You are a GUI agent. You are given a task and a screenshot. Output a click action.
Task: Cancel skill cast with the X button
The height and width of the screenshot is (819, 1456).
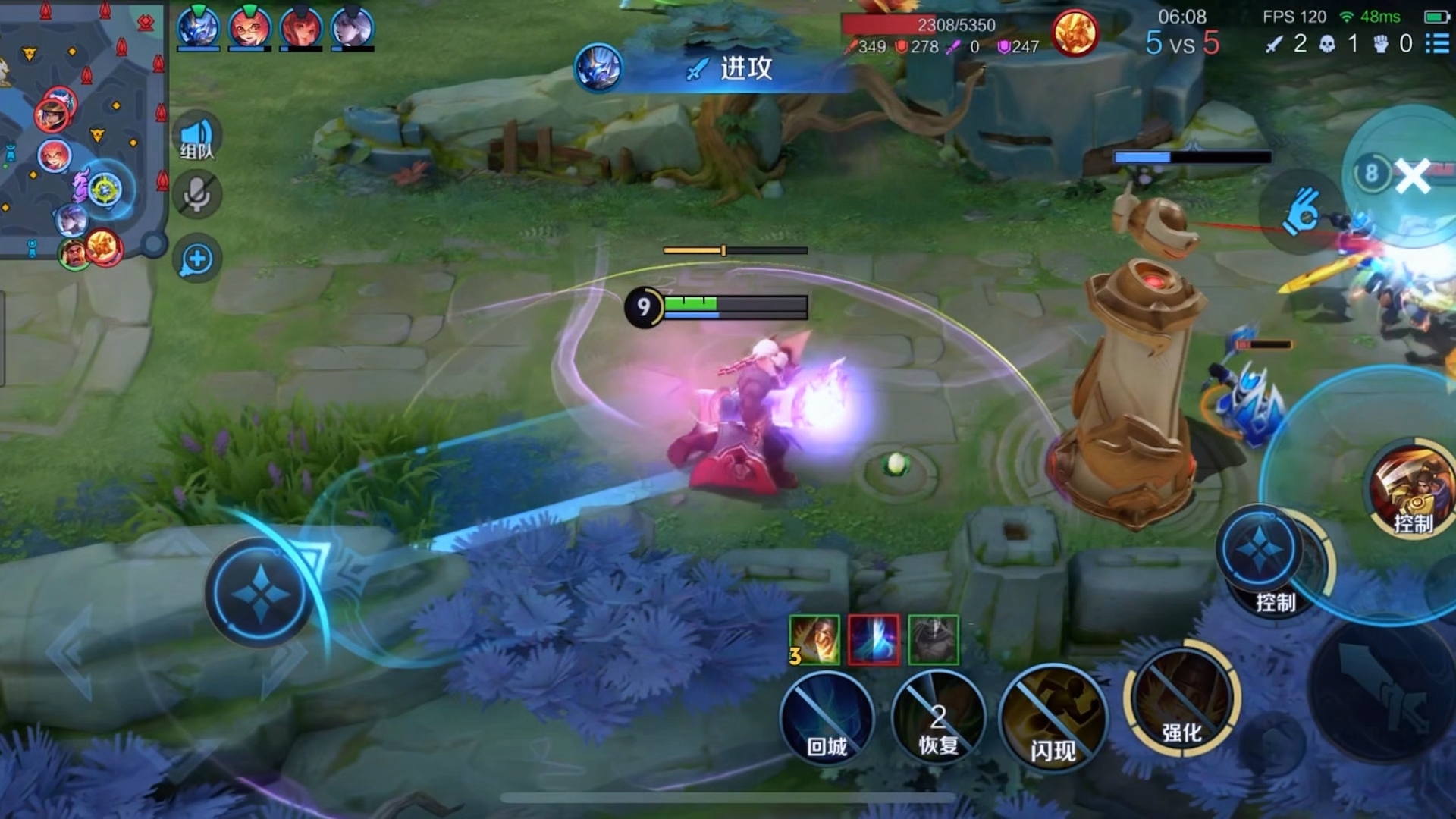(x=1412, y=175)
